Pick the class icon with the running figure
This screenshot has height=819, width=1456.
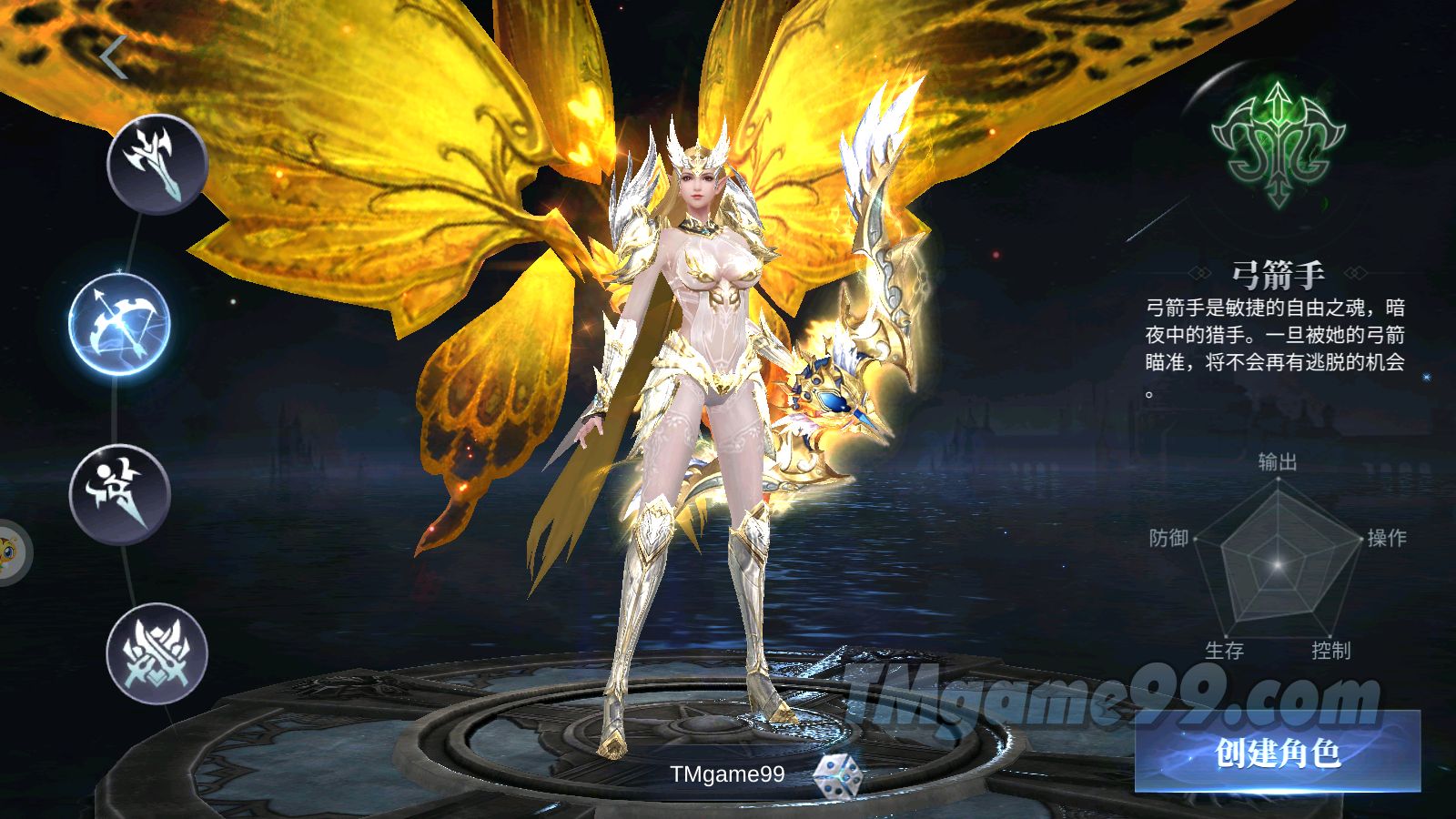(120, 494)
